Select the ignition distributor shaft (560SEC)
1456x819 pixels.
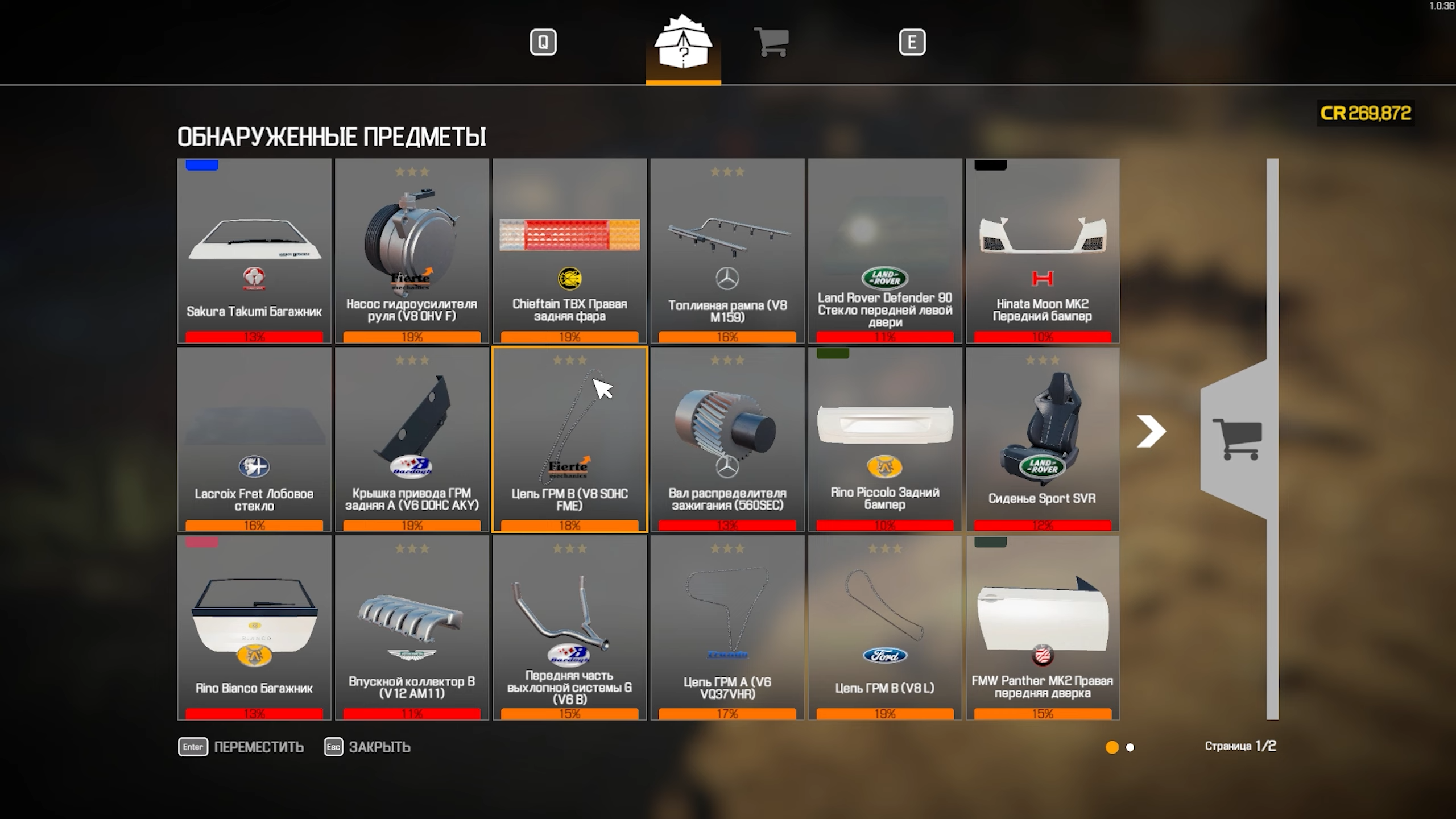tap(727, 439)
